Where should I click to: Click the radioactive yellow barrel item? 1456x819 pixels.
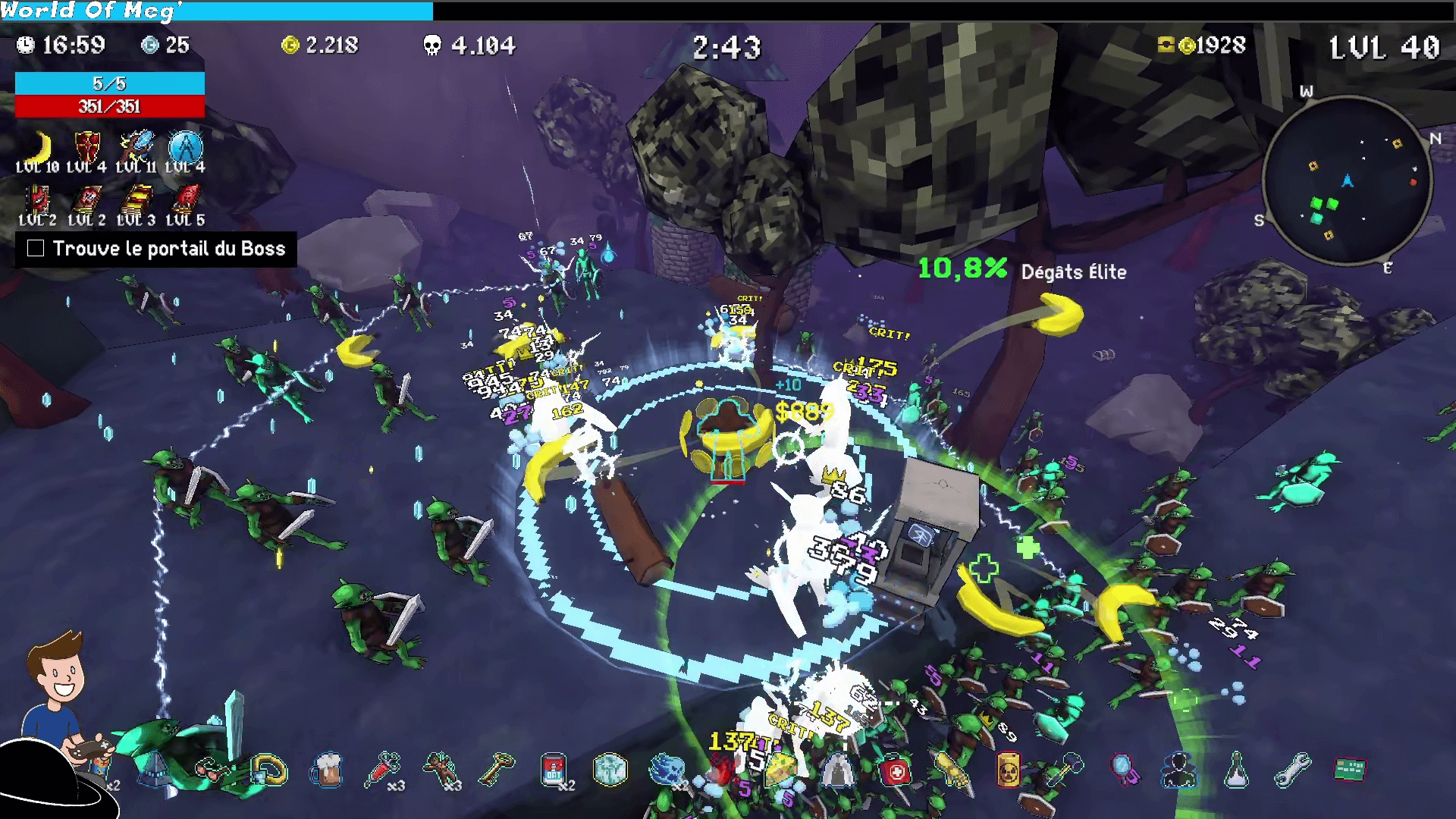pyautogui.click(x=1008, y=770)
